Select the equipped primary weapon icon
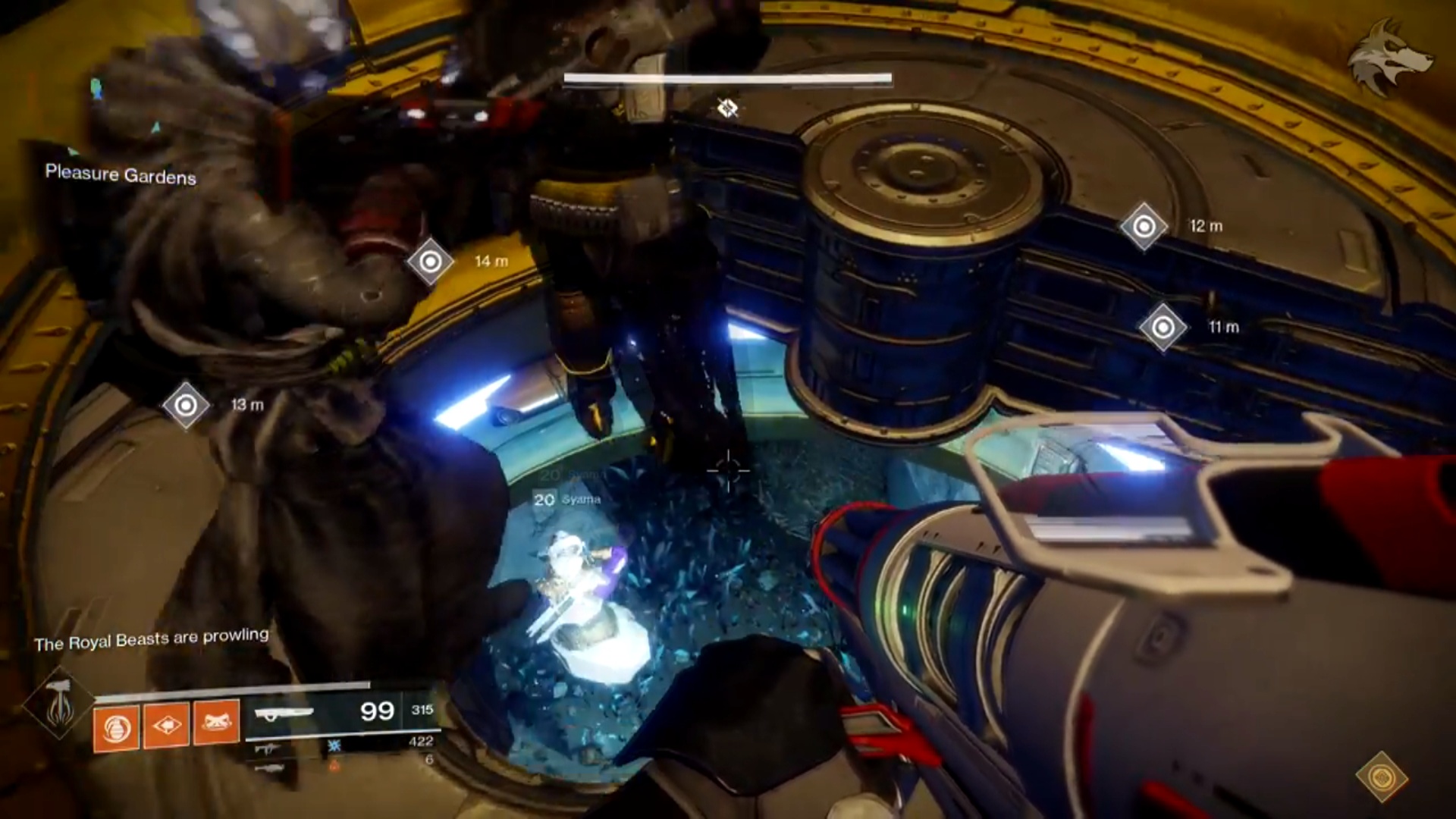Viewport: 1456px width, 819px height. pos(284,713)
